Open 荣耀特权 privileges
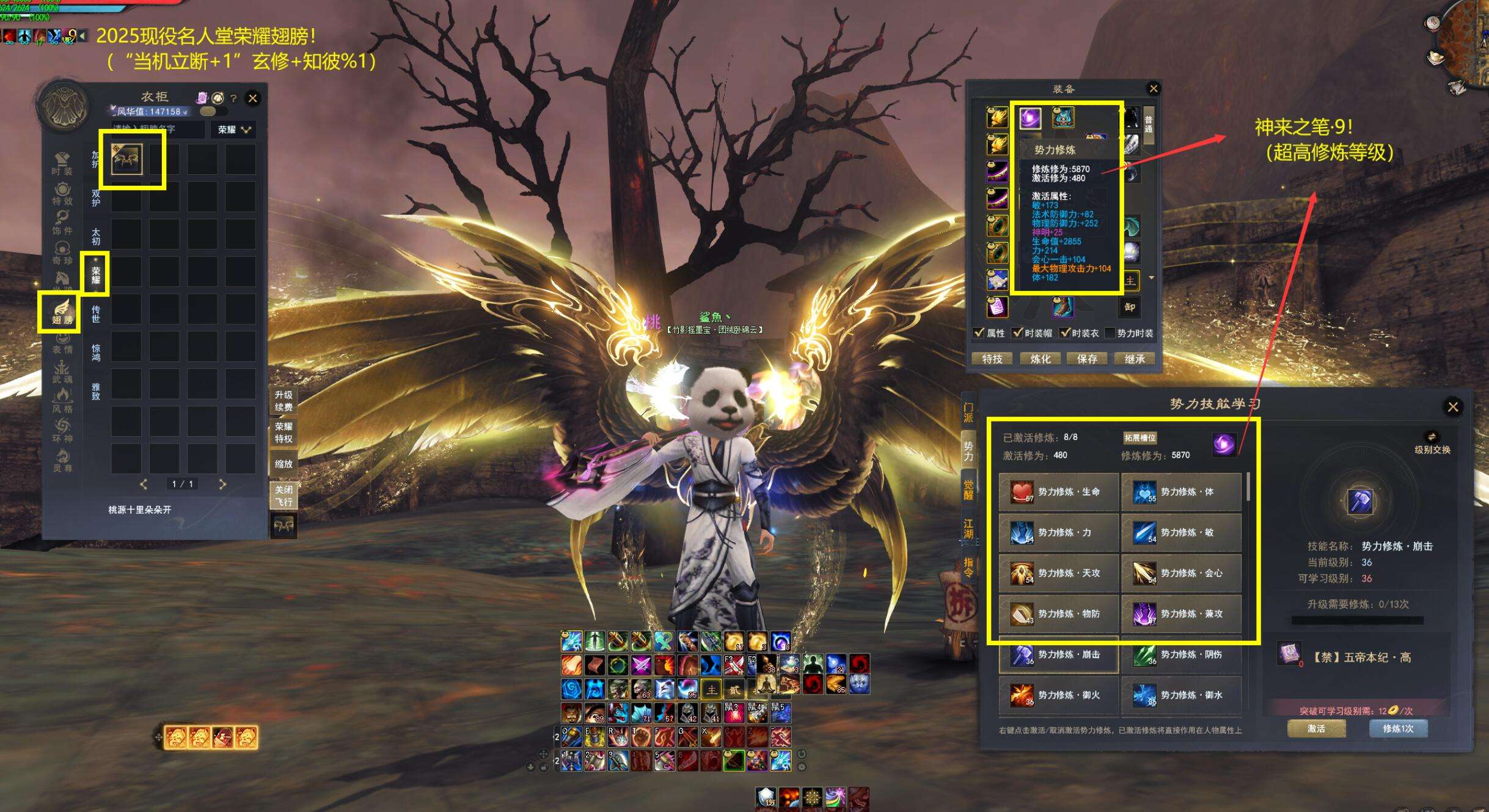 tap(284, 433)
